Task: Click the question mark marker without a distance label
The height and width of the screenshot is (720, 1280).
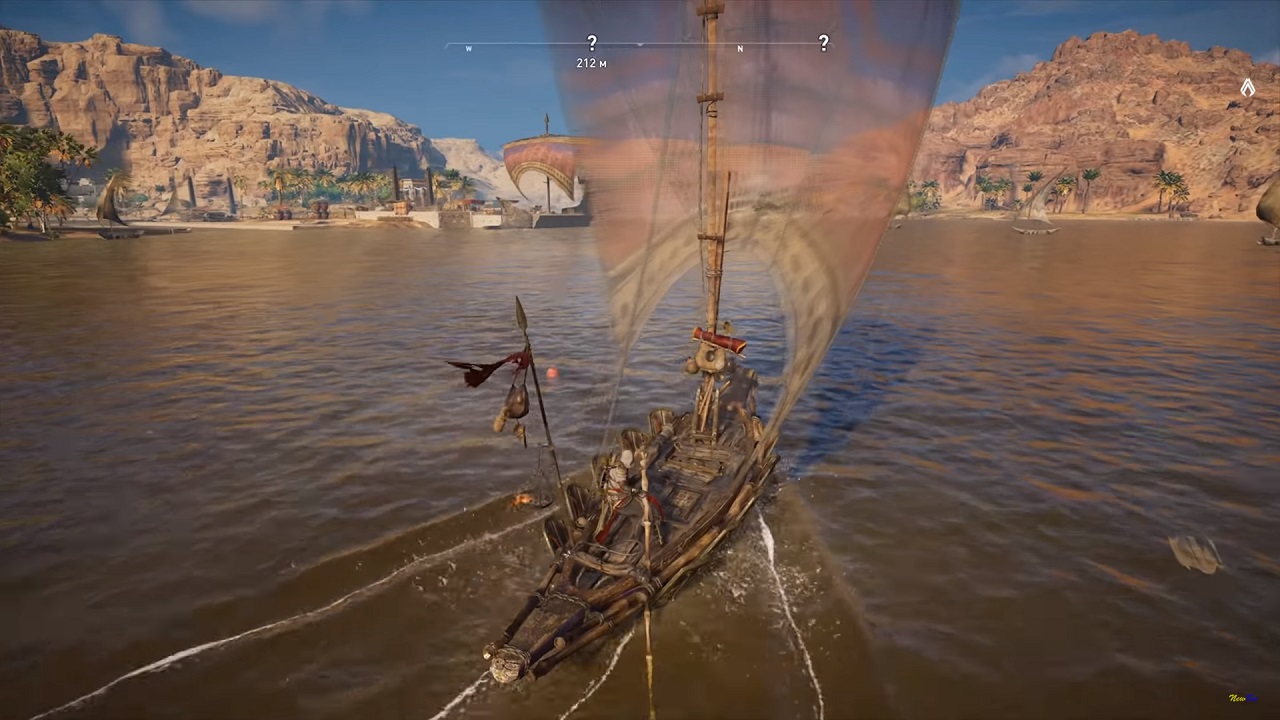Action: click(x=823, y=43)
